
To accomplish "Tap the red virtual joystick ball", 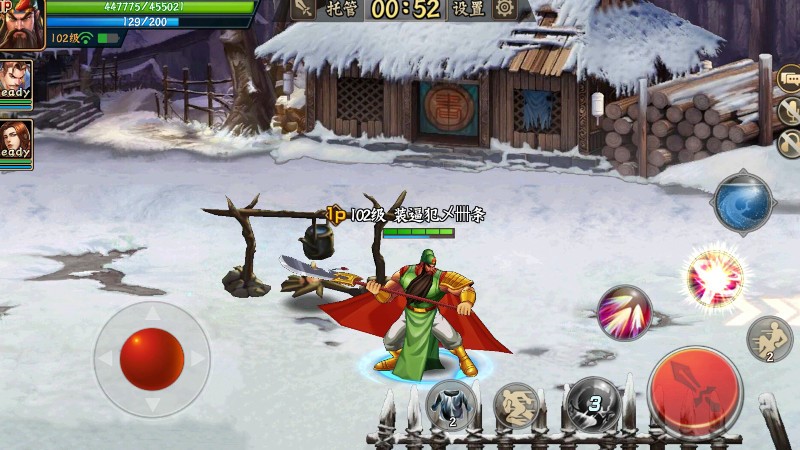I will [152, 359].
